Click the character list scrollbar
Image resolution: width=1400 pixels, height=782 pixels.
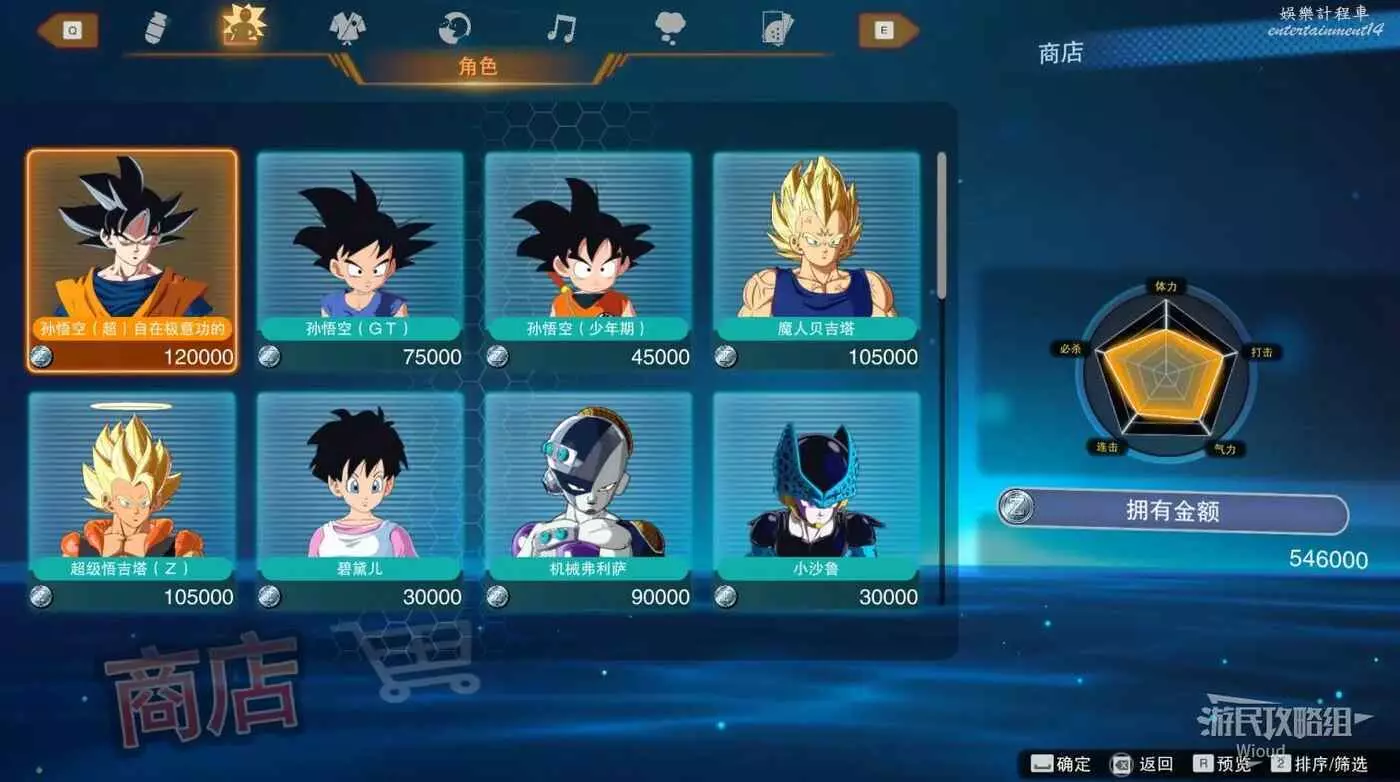pos(941,225)
